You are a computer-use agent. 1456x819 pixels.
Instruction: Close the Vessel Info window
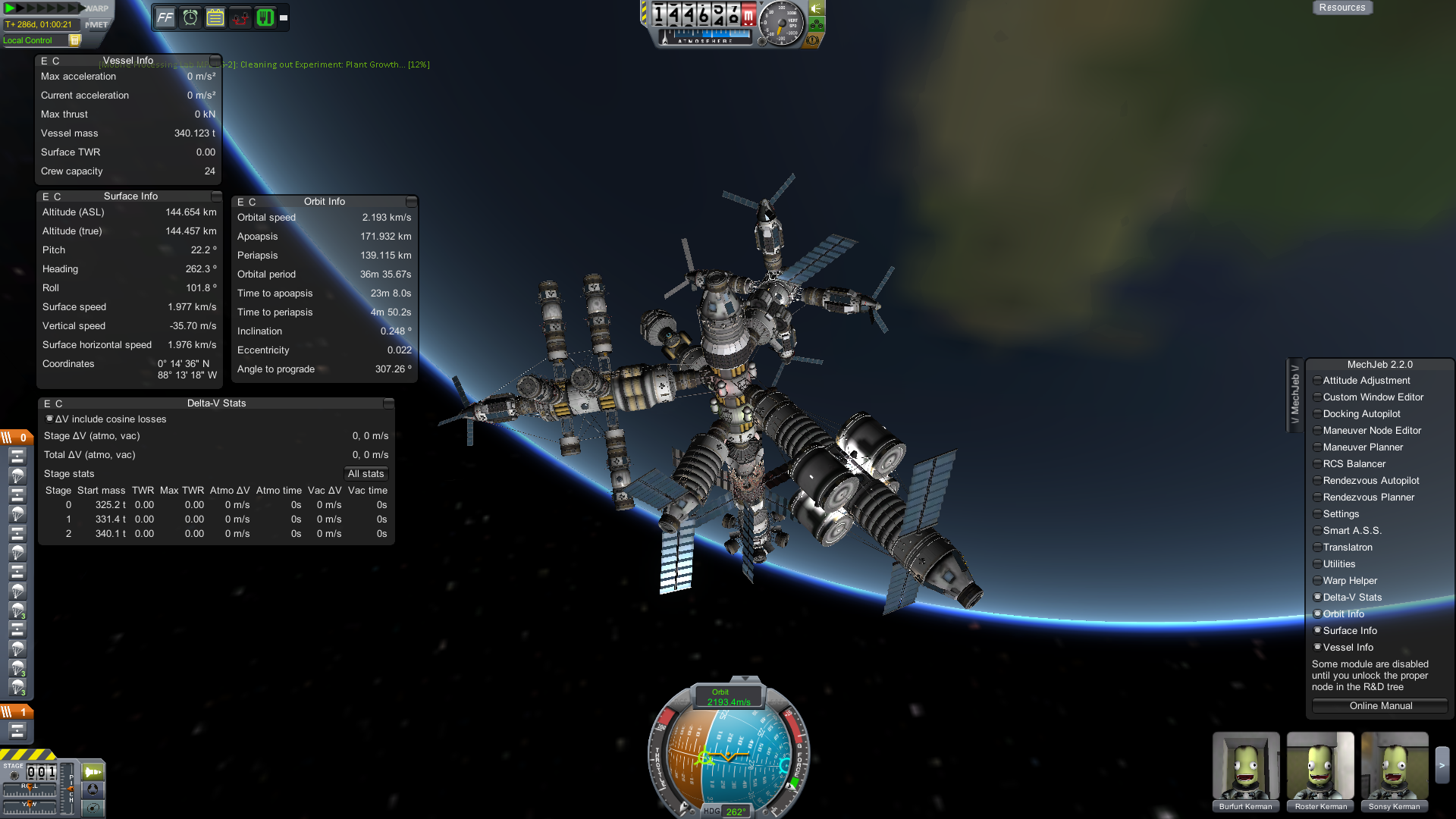pos(215,61)
